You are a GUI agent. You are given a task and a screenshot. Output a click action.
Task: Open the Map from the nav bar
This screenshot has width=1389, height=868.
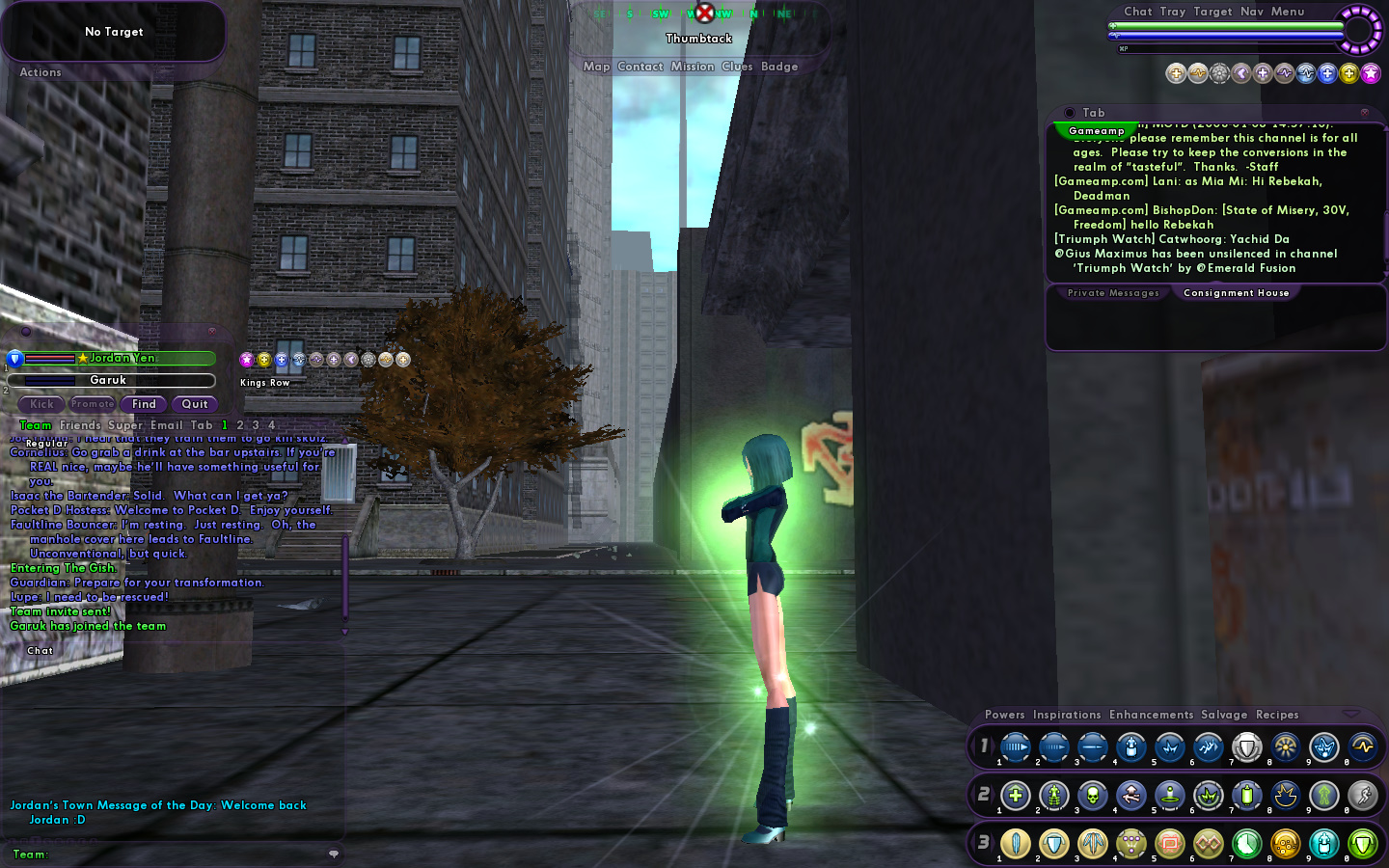[x=596, y=67]
